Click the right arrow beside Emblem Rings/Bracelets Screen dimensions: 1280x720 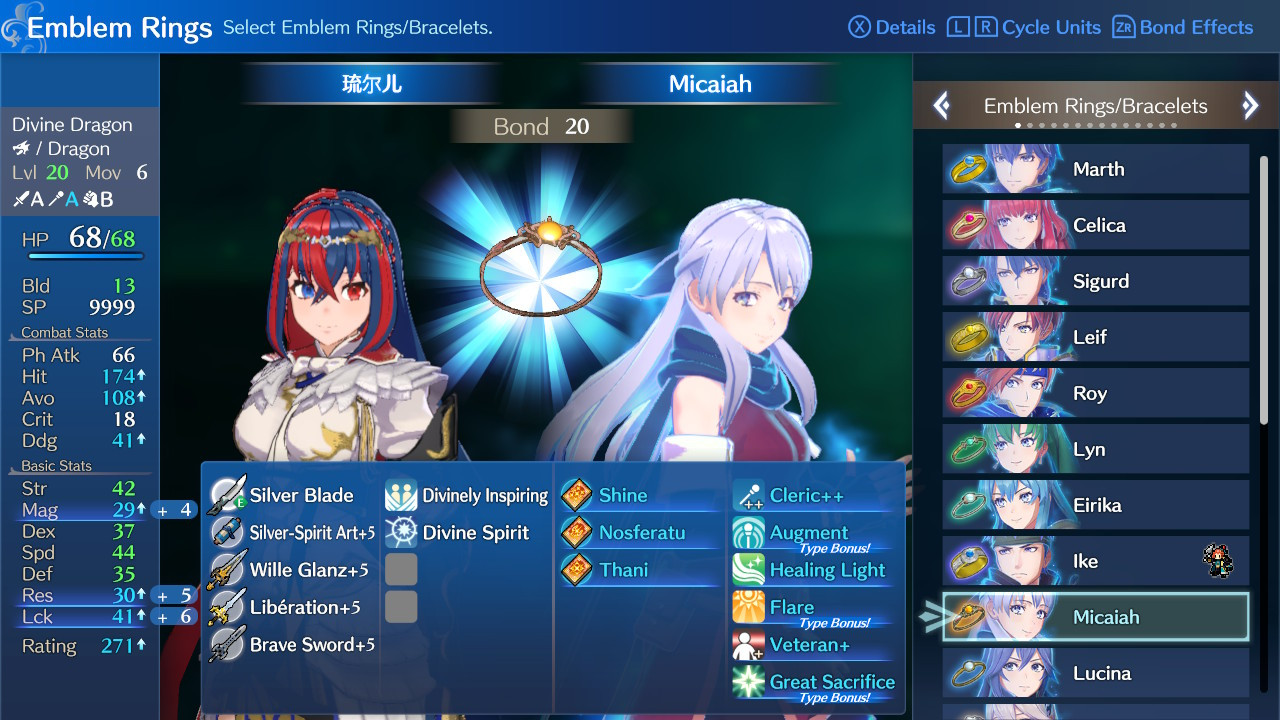(x=1250, y=105)
